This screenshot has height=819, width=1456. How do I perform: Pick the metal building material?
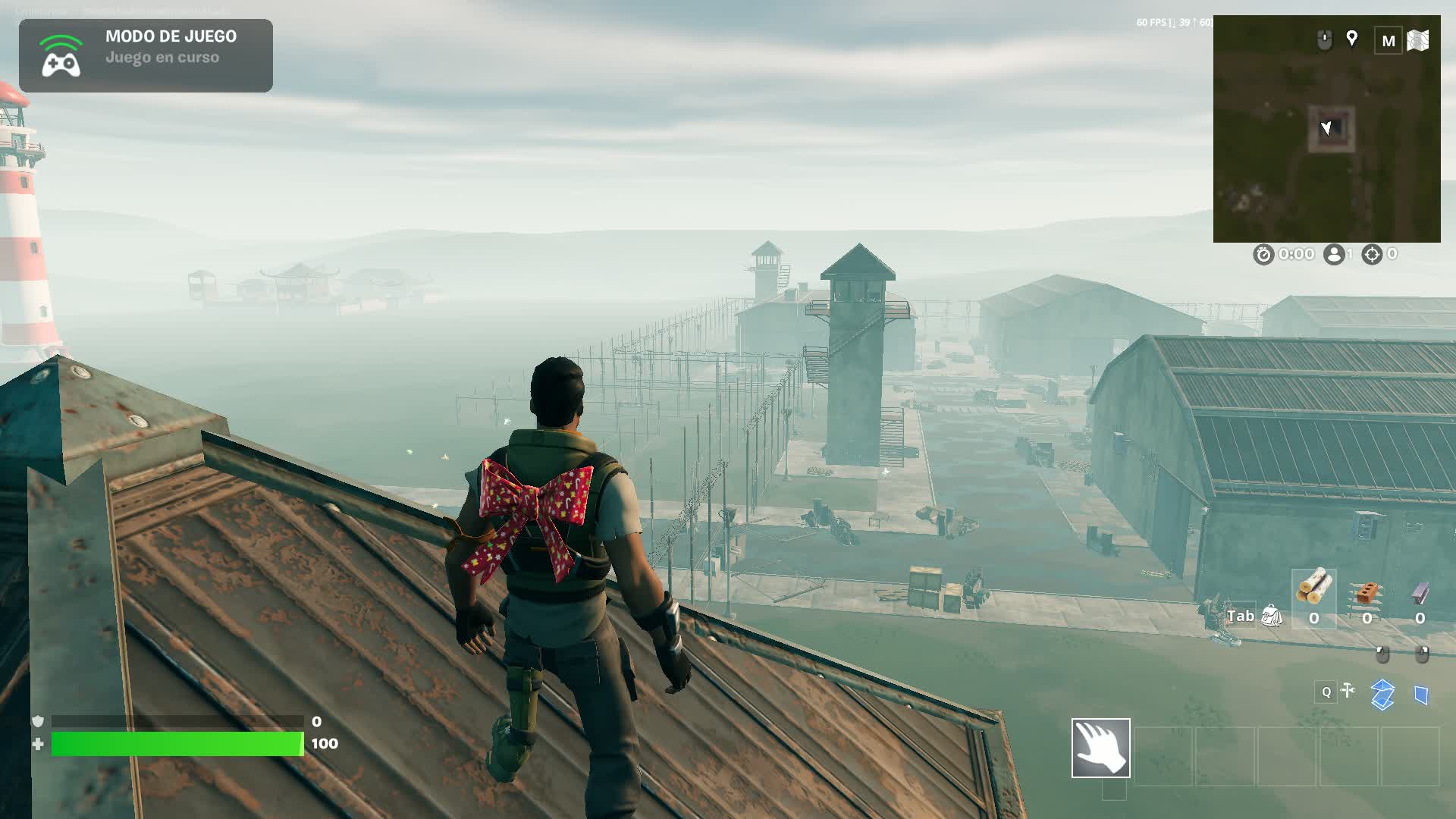coord(1420,592)
